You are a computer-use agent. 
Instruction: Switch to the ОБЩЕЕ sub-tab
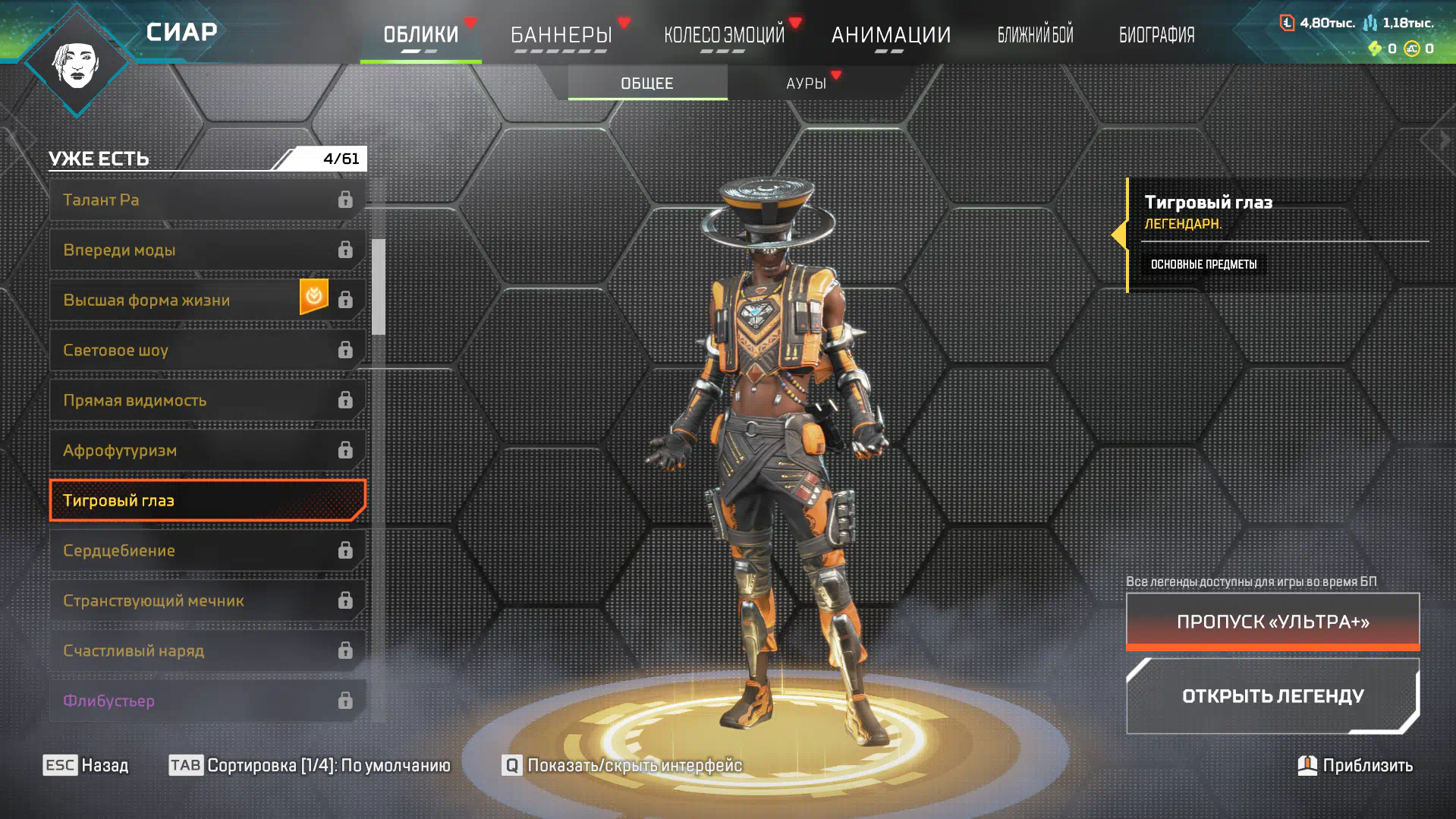click(x=647, y=83)
